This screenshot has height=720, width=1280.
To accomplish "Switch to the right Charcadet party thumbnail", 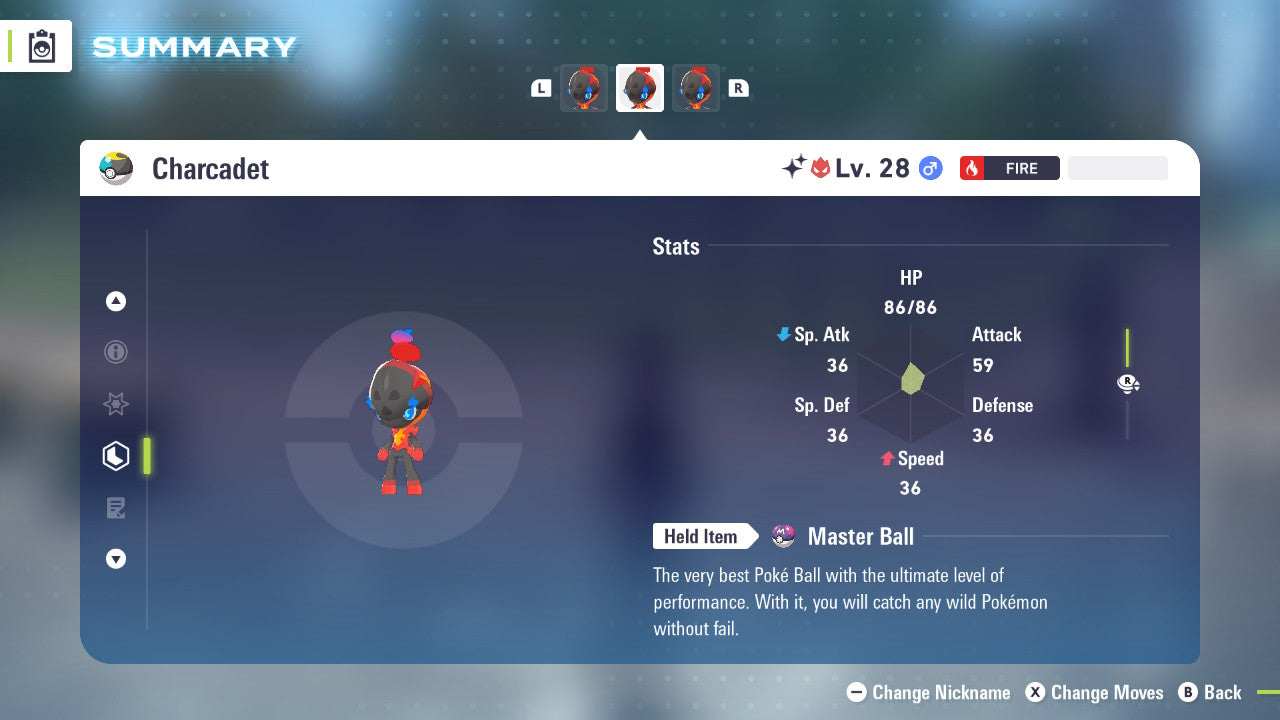I will pos(695,88).
